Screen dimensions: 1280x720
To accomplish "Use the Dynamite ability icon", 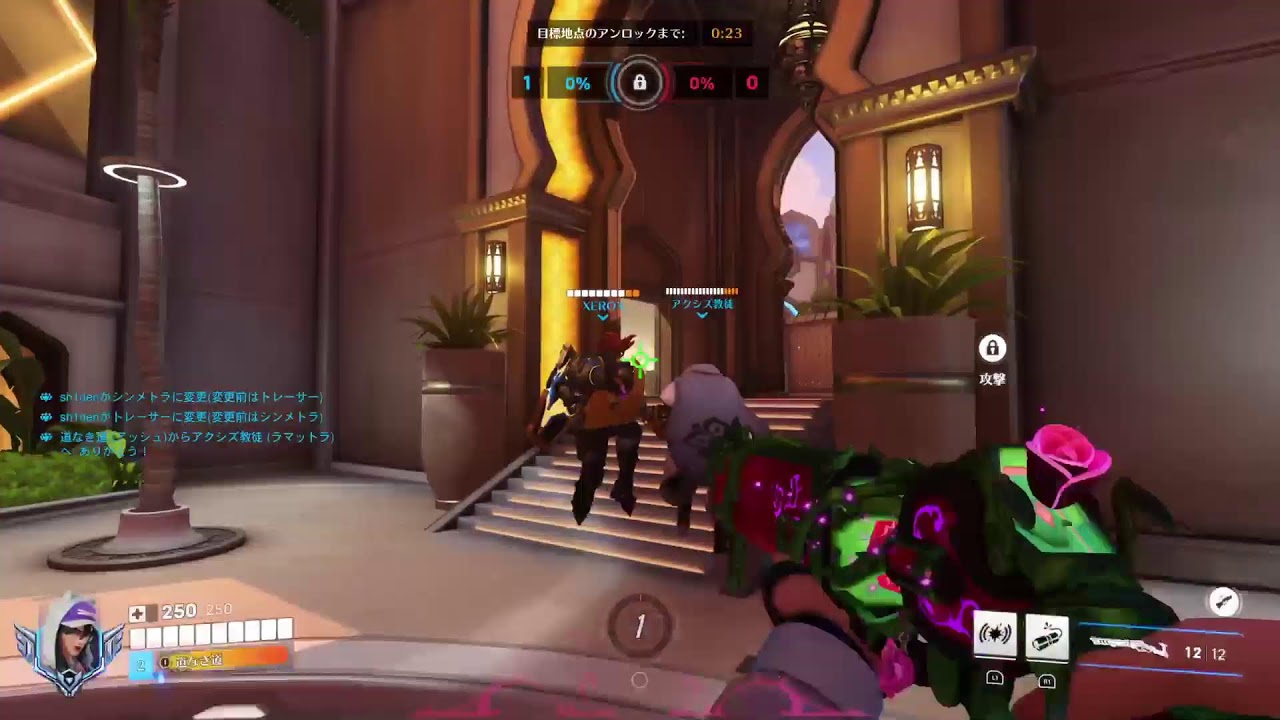I will coord(1046,635).
